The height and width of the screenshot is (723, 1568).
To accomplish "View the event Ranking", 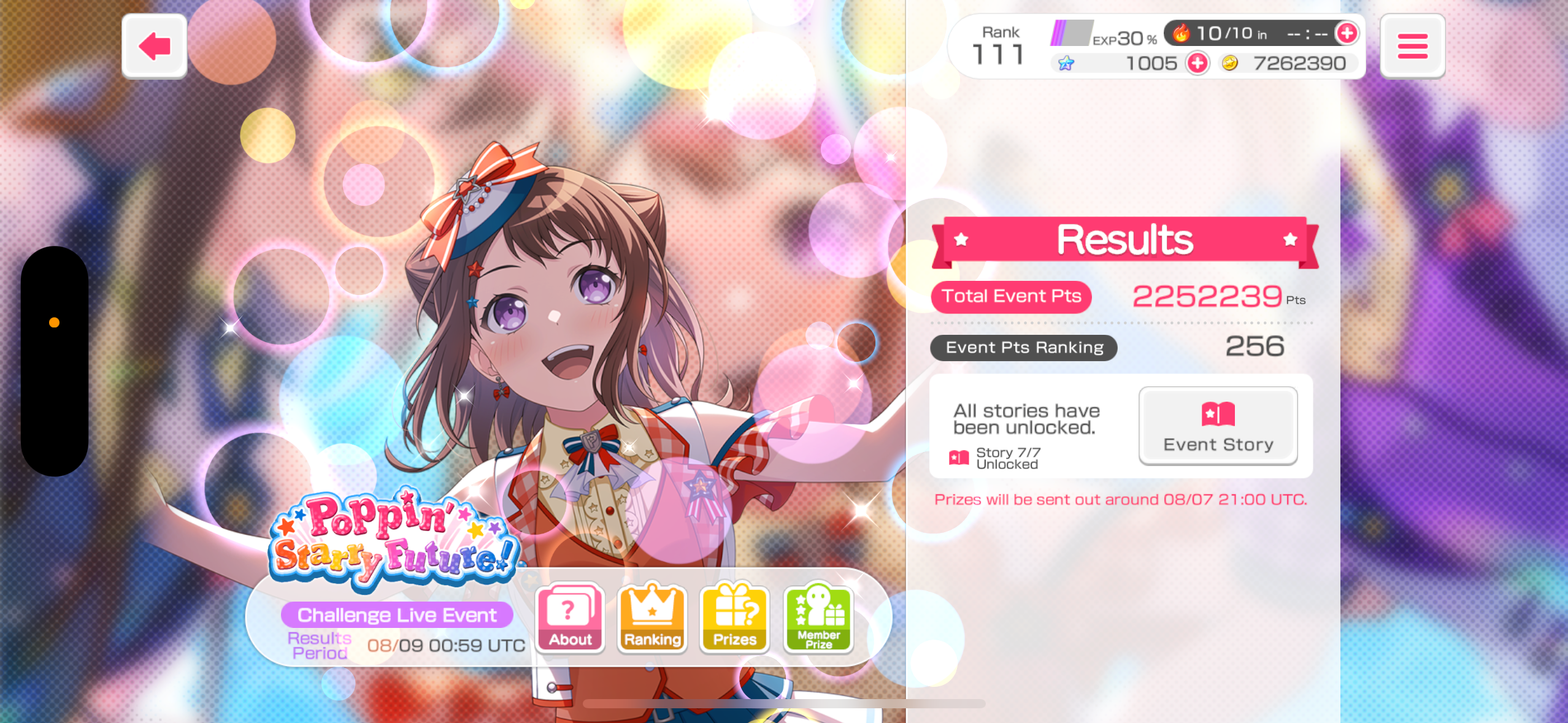I will (x=652, y=618).
